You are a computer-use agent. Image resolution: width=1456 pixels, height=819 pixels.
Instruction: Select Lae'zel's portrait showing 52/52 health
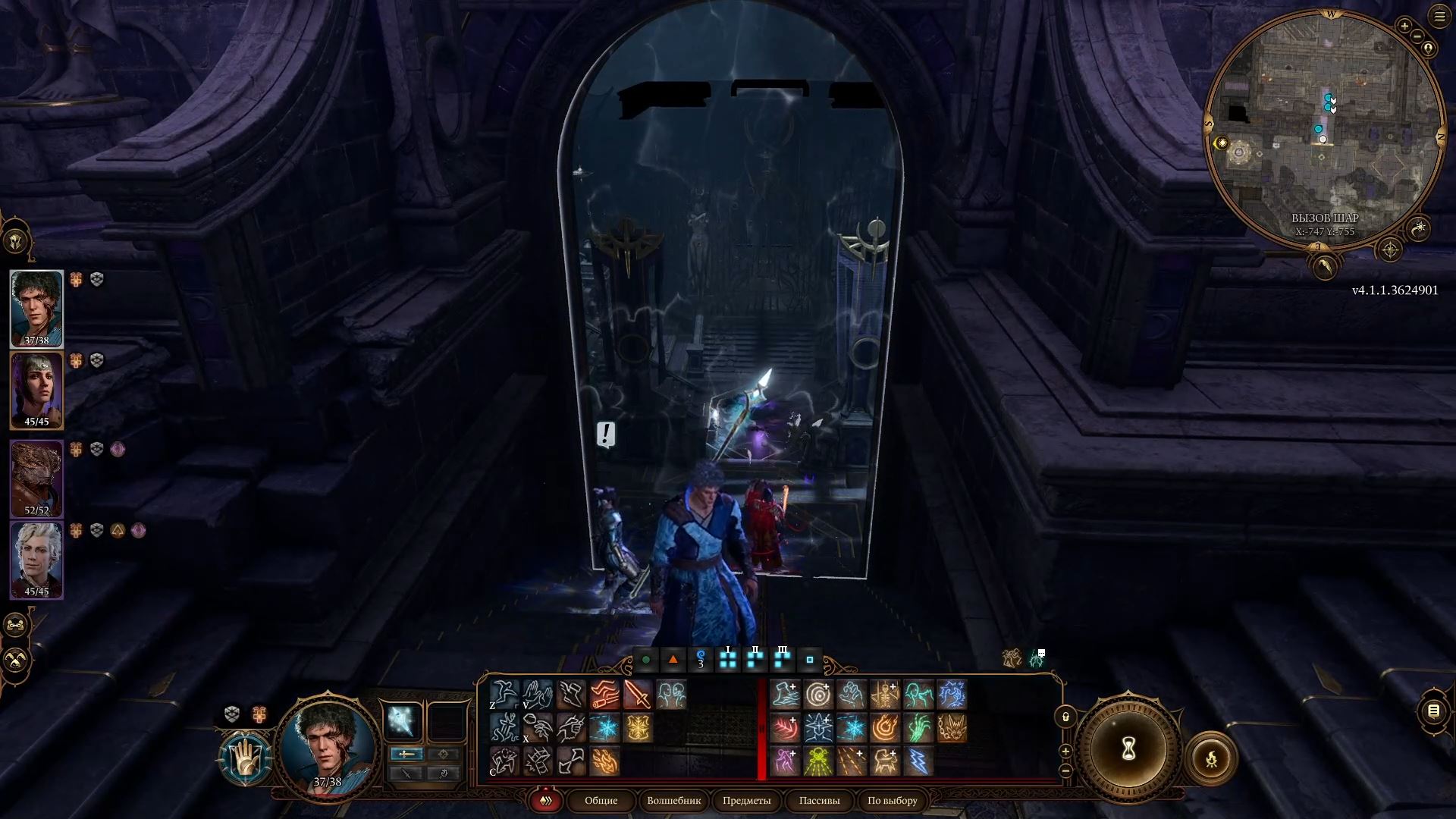click(x=38, y=476)
